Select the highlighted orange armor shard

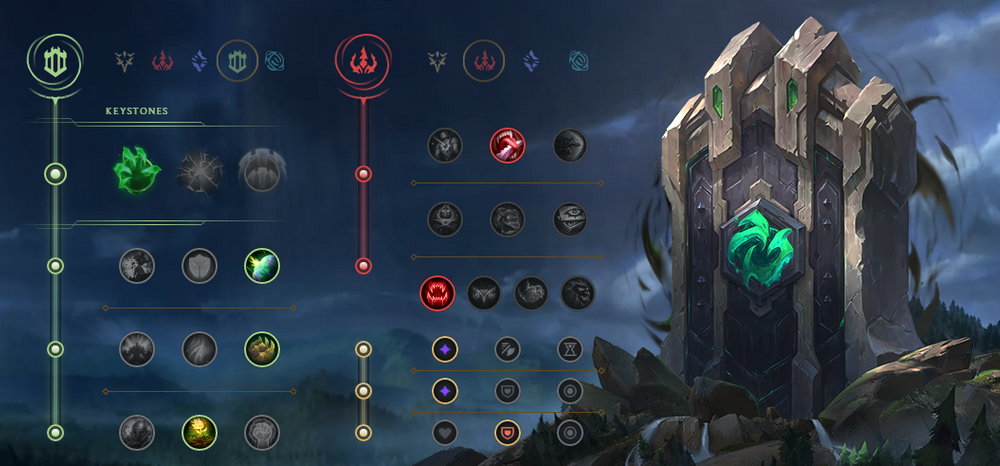pyautogui.click(x=508, y=432)
